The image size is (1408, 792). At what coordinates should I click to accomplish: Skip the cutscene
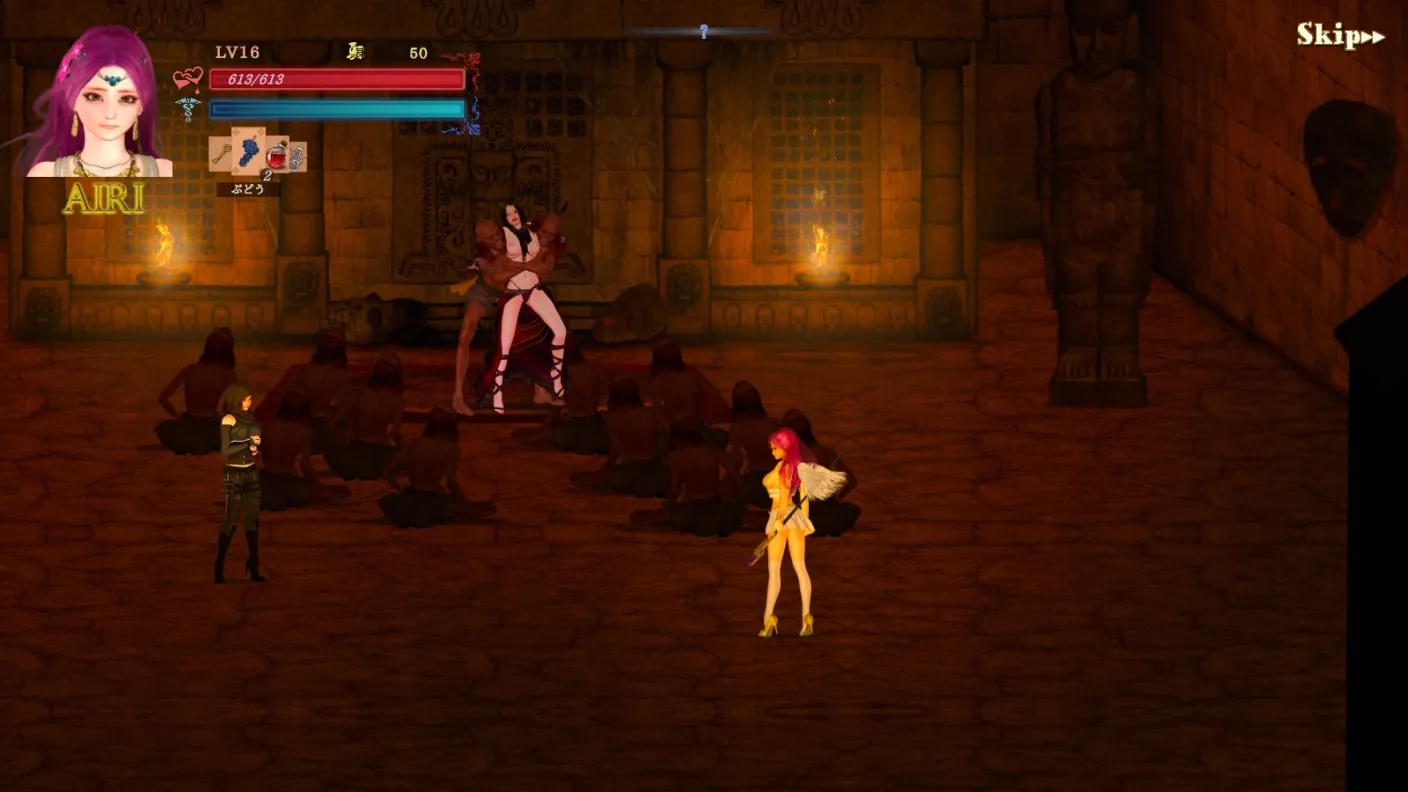click(1340, 36)
